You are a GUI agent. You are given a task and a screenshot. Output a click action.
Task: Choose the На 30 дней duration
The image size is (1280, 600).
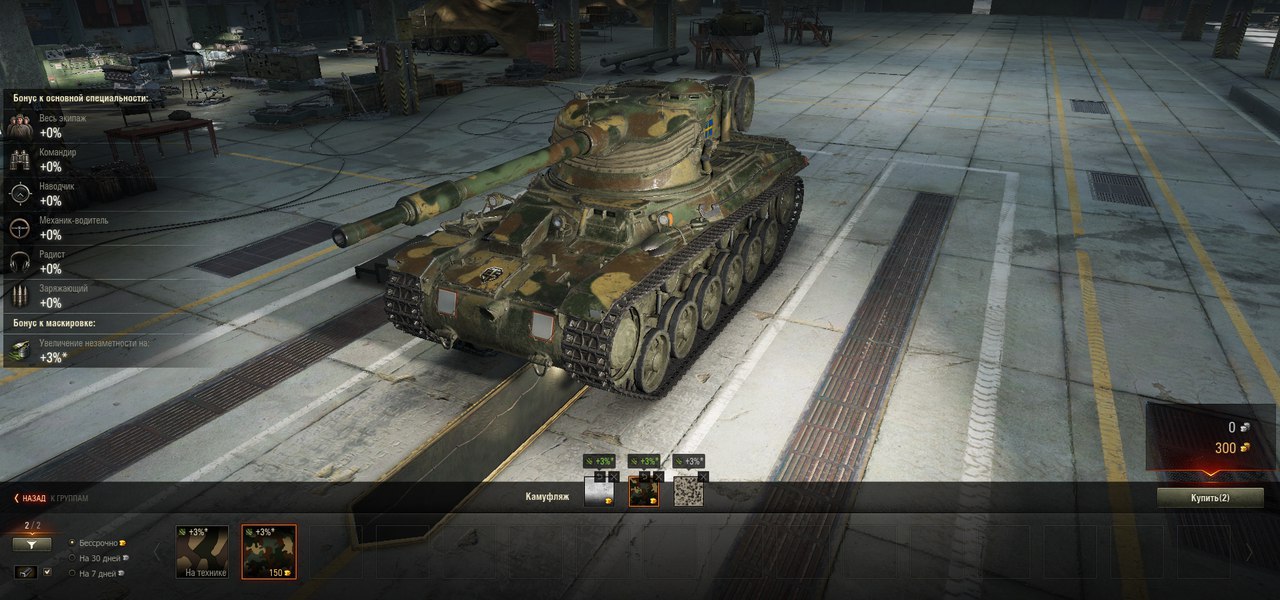coord(72,558)
